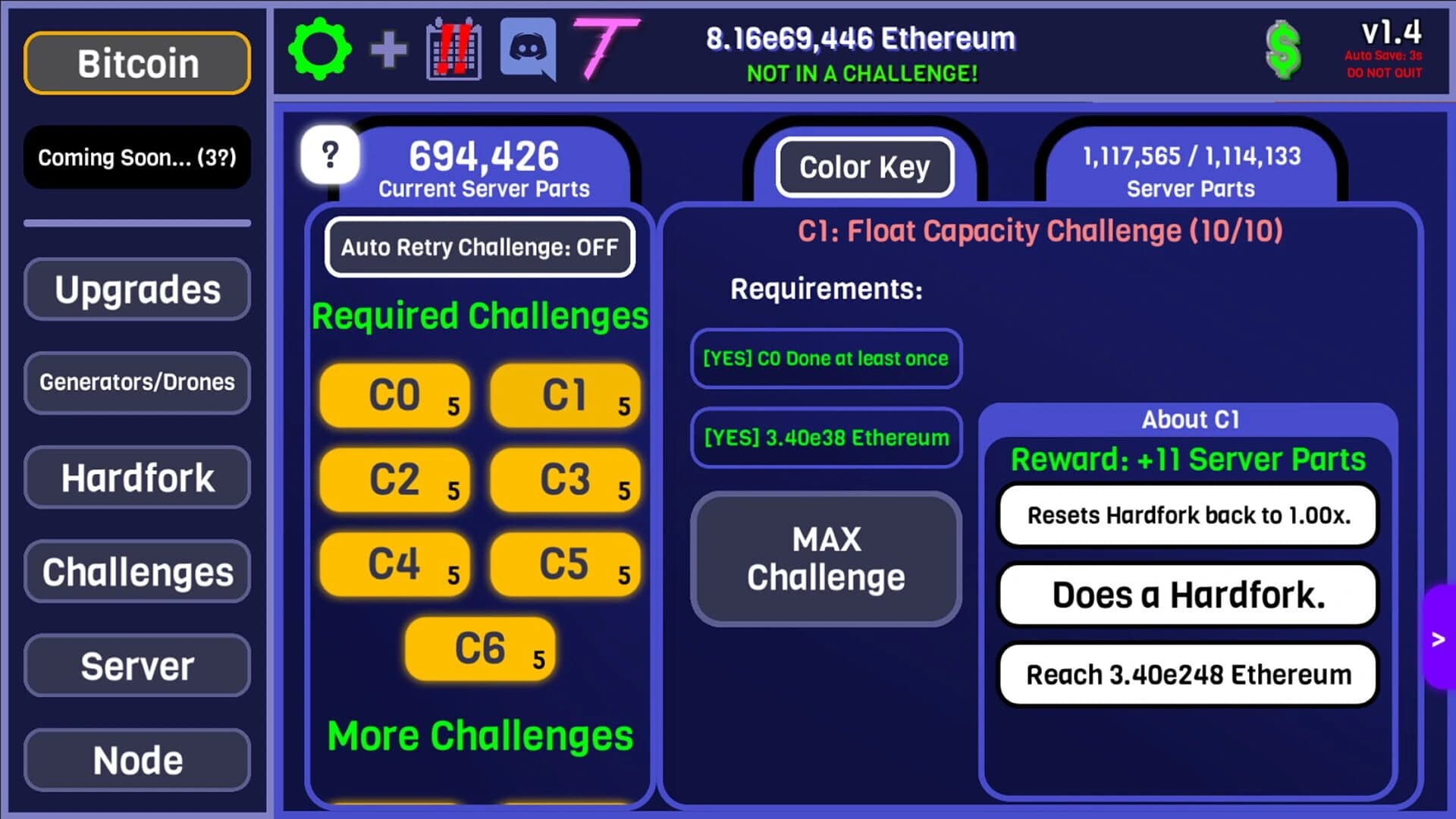Open the dollar sign money icon
The image size is (1456, 819).
tap(1283, 49)
